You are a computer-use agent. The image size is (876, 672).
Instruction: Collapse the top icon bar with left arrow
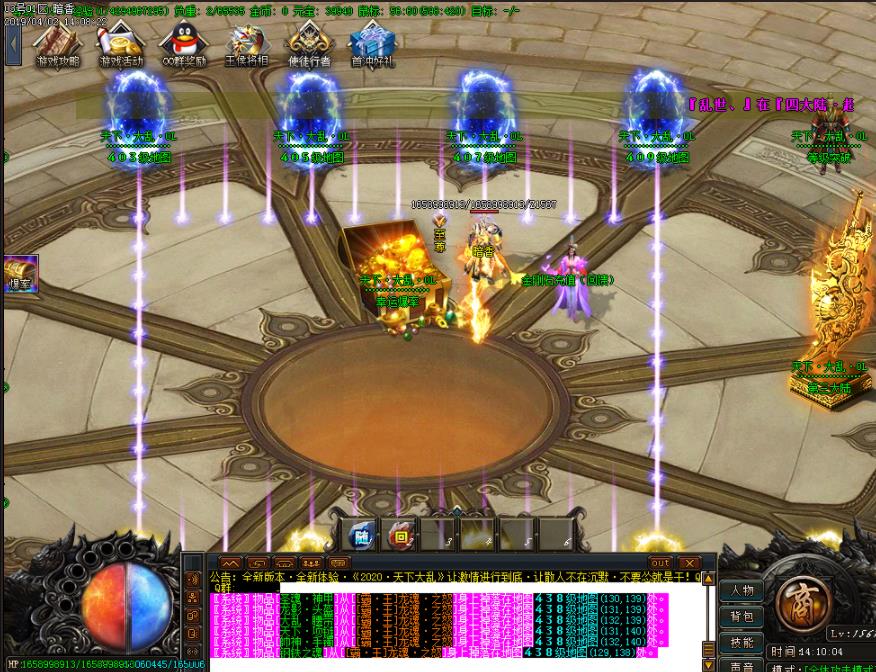point(13,45)
